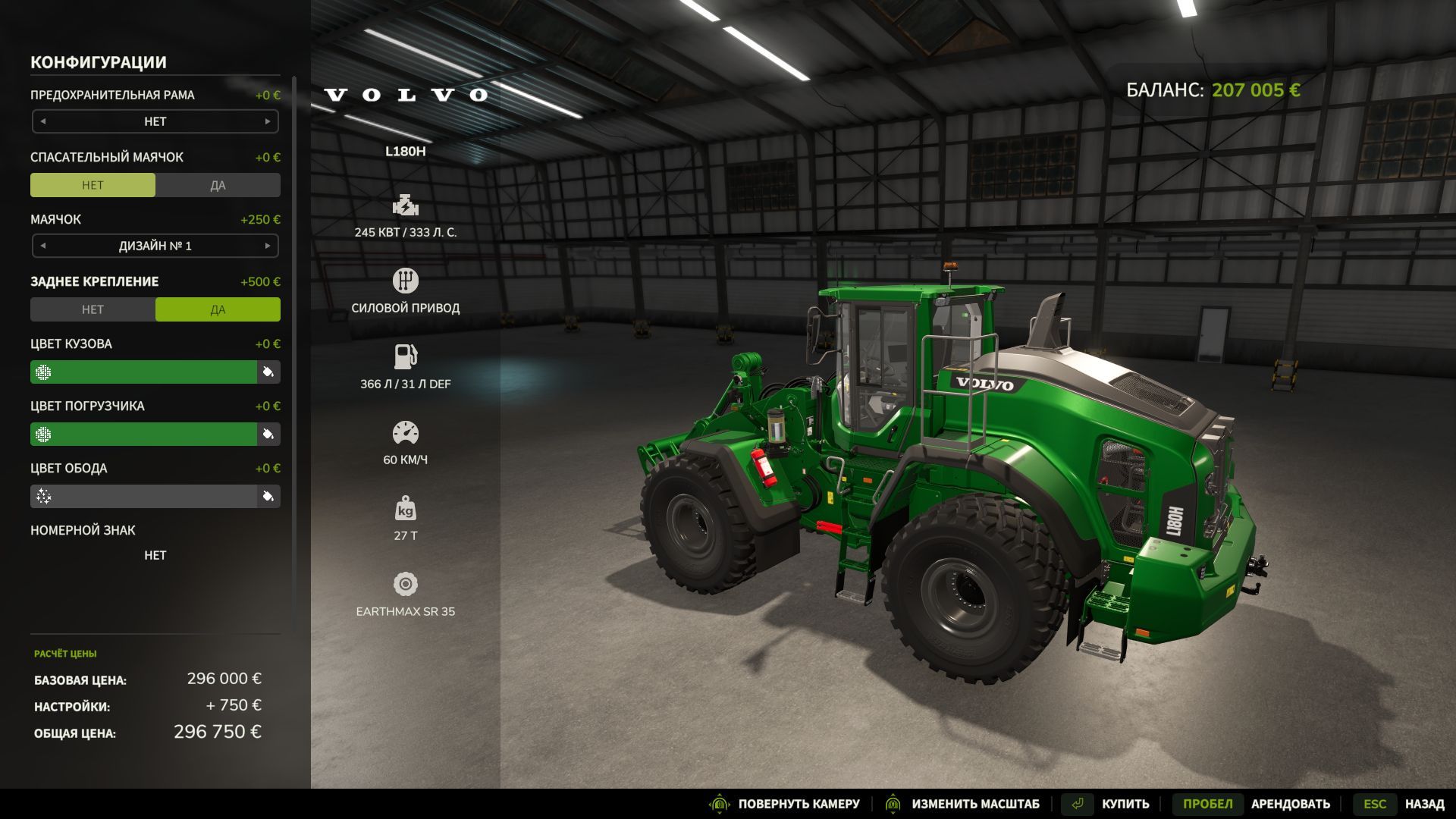This screenshot has width=1456, height=819.
Task: Keep НЕТ selected for Спасательный маячок
Action: tap(93, 184)
